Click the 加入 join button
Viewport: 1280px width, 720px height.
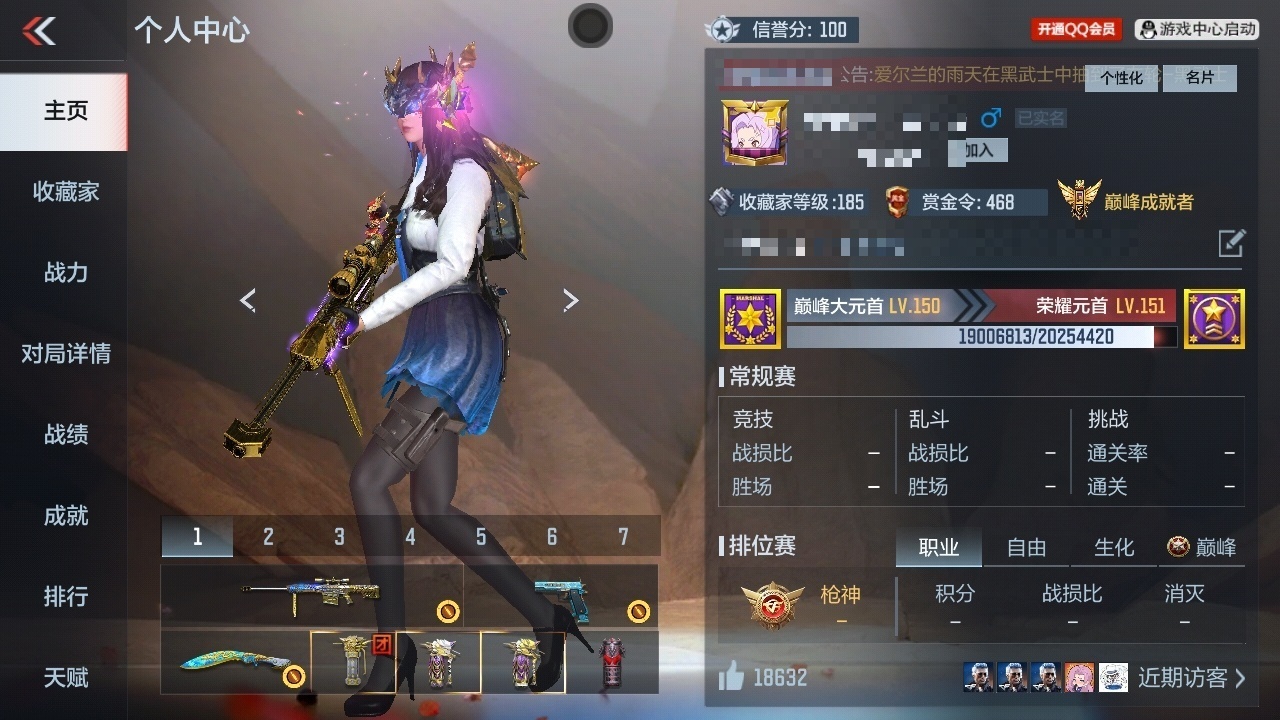click(978, 150)
